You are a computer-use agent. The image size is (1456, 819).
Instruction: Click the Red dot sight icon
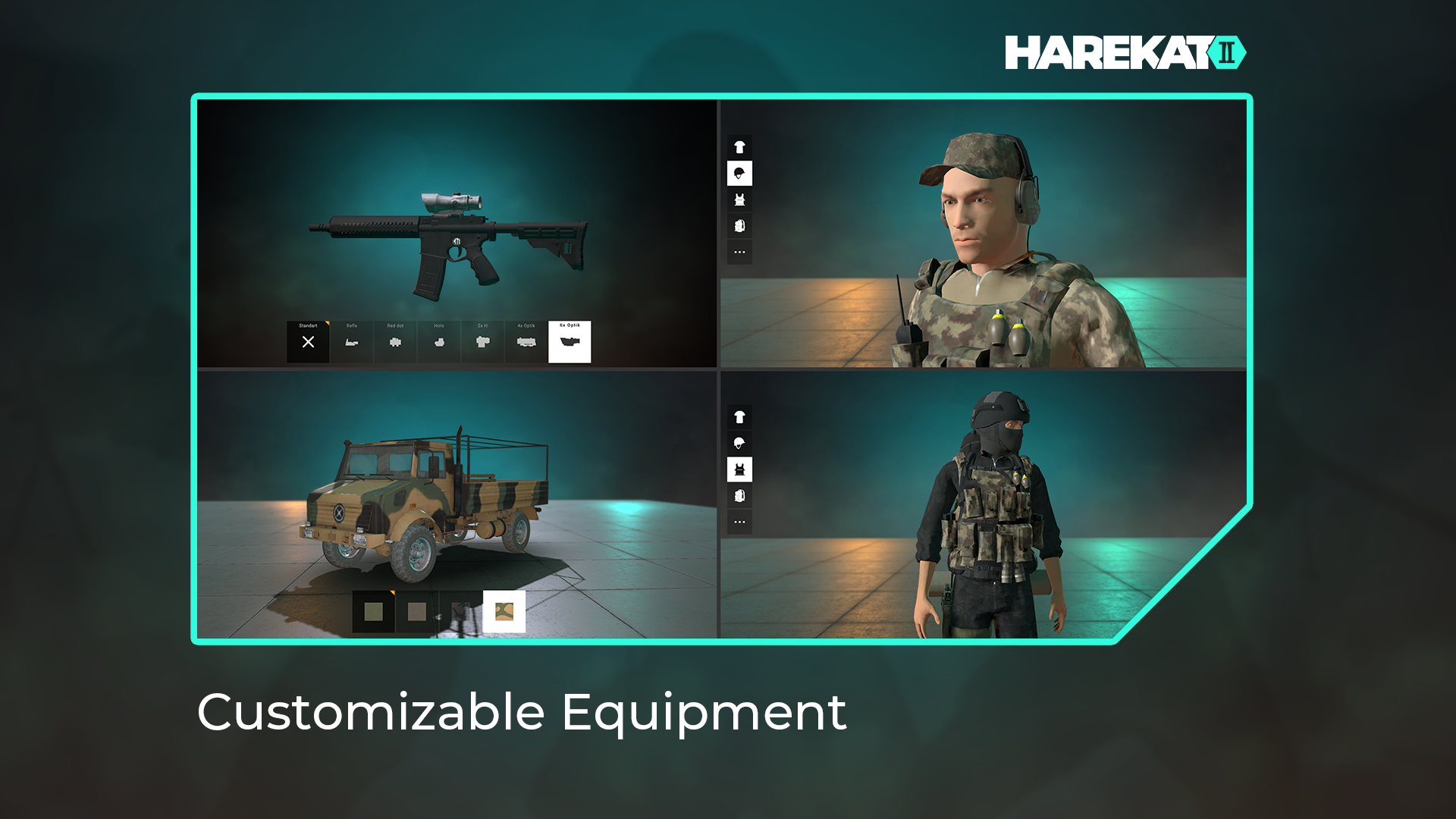396,341
